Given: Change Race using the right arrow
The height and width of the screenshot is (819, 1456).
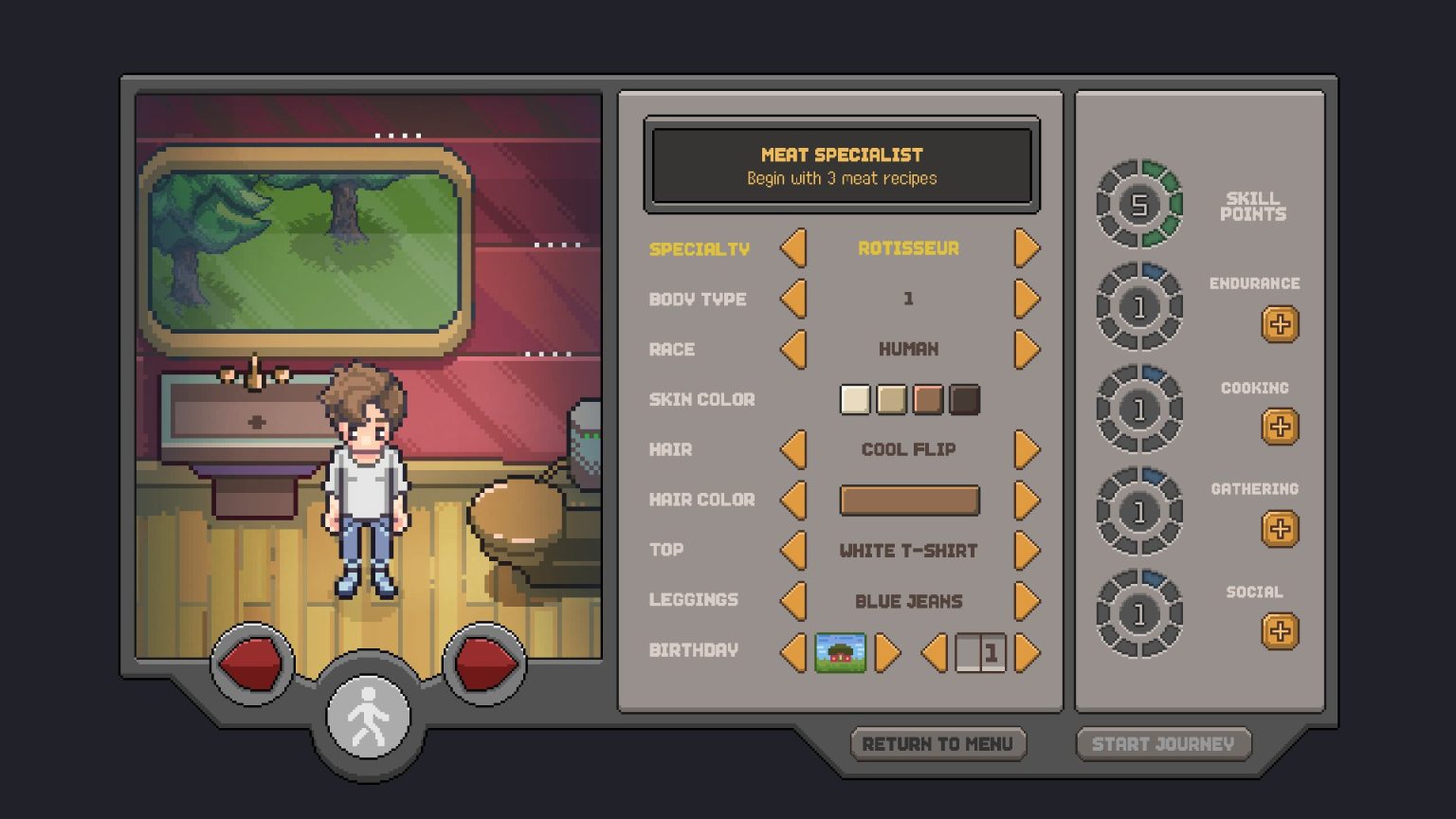Looking at the screenshot, I should click(1027, 349).
